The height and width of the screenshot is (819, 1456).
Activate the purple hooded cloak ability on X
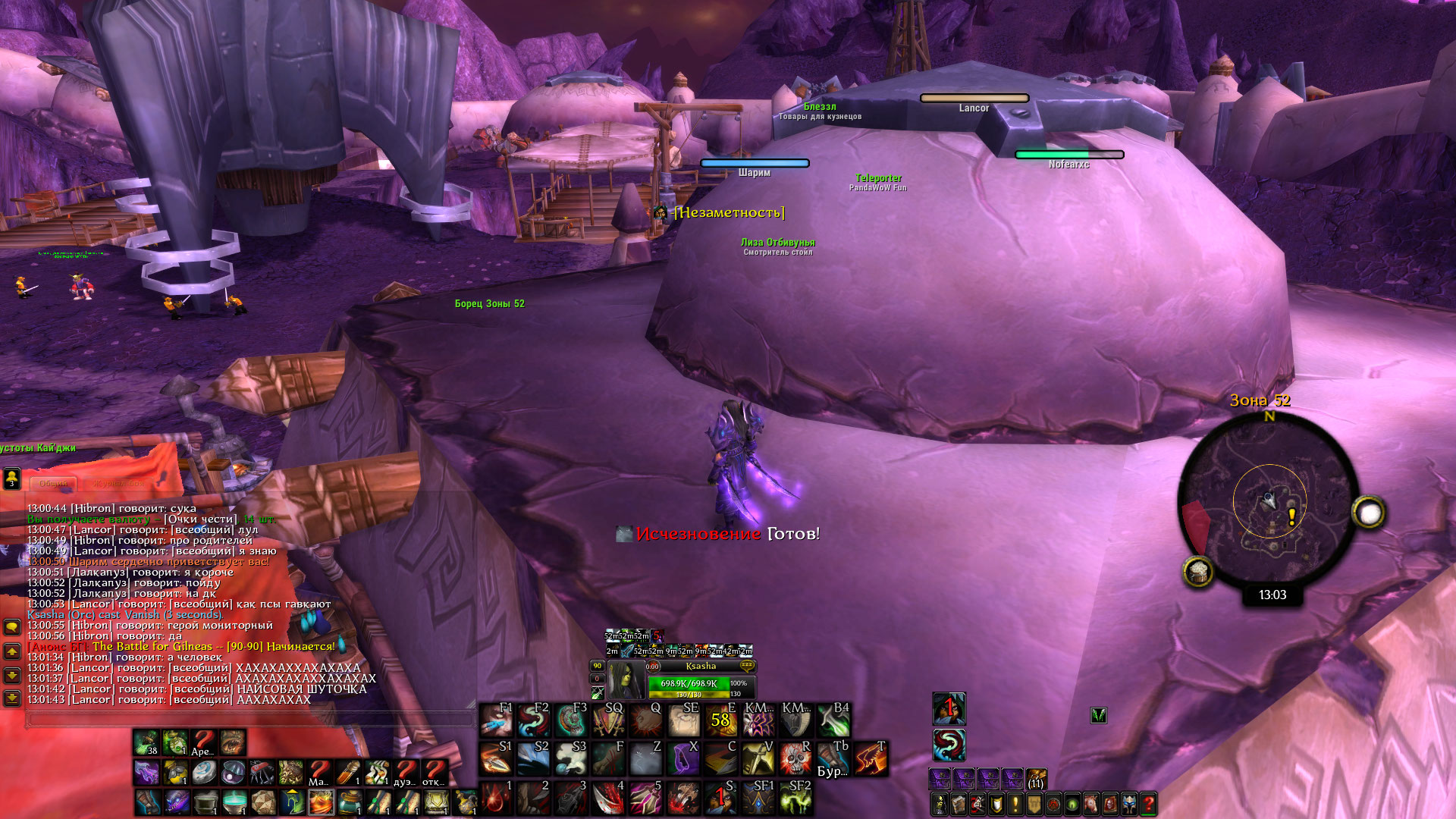685,759
